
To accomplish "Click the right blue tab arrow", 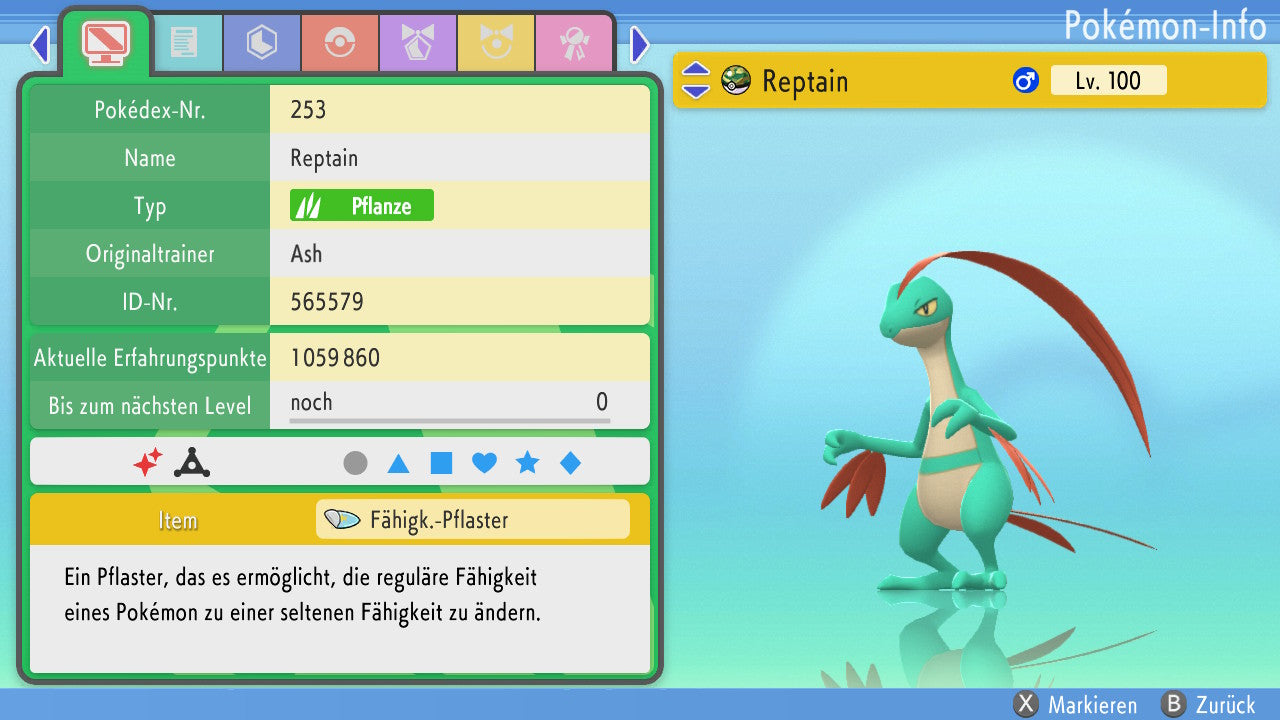I will [x=640, y=44].
